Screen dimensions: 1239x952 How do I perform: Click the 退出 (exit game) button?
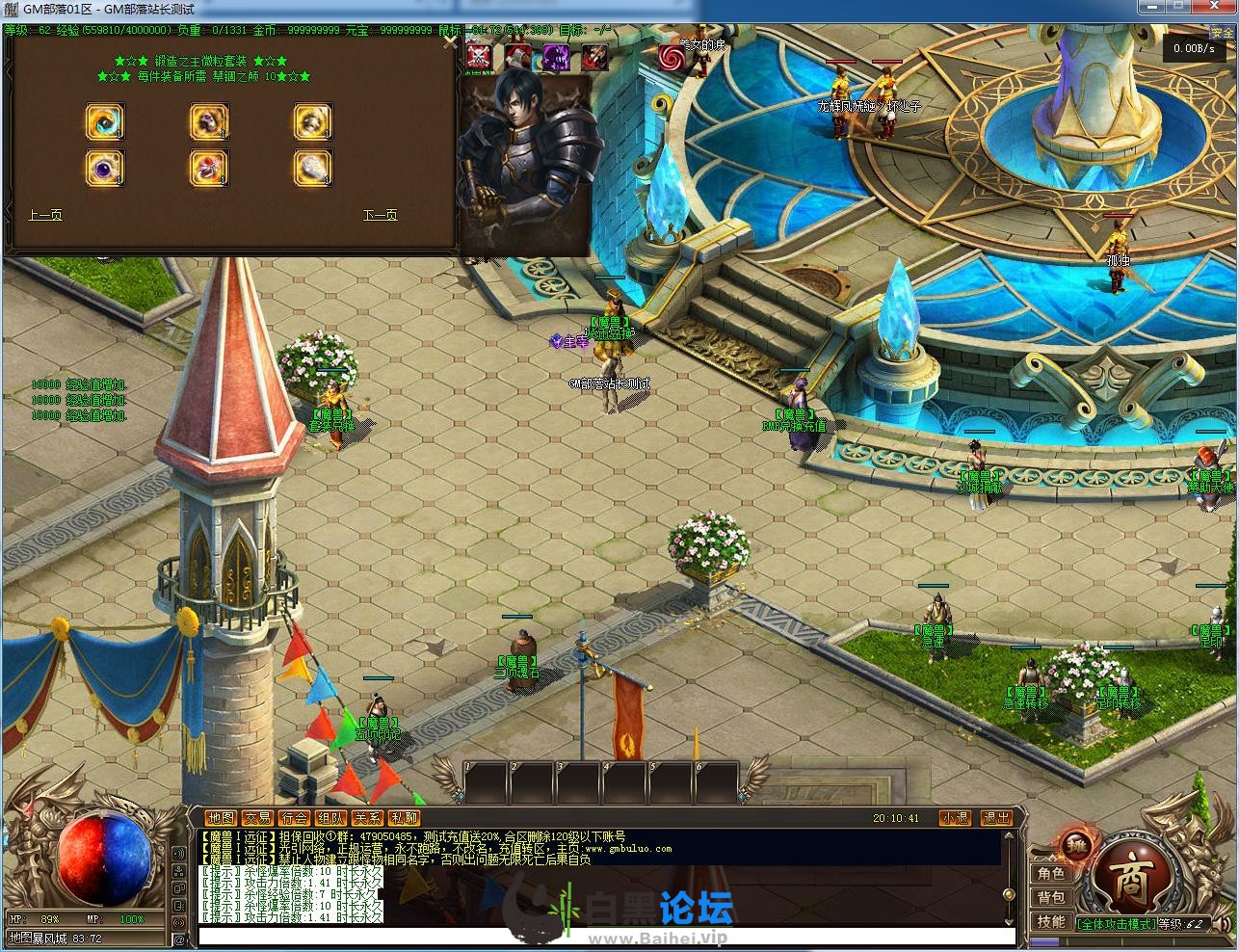point(996,818)
